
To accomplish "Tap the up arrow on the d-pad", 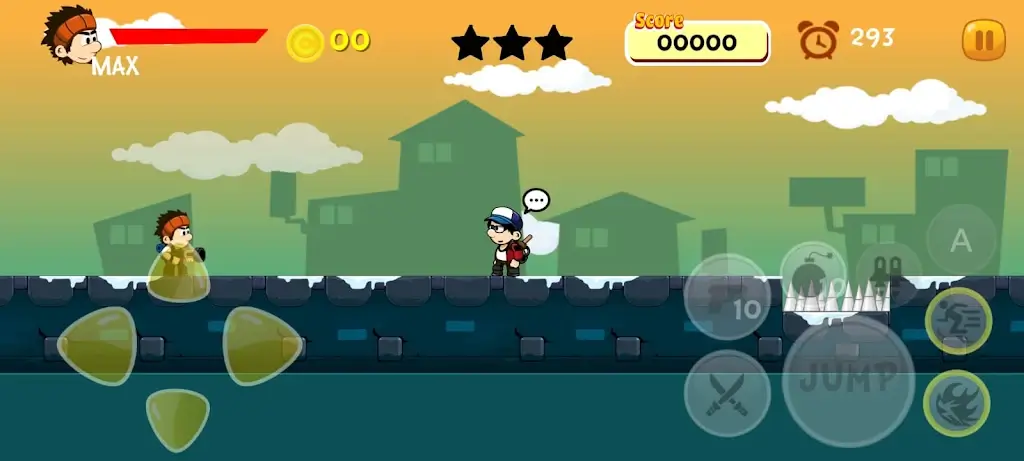I will coord(179,272).
